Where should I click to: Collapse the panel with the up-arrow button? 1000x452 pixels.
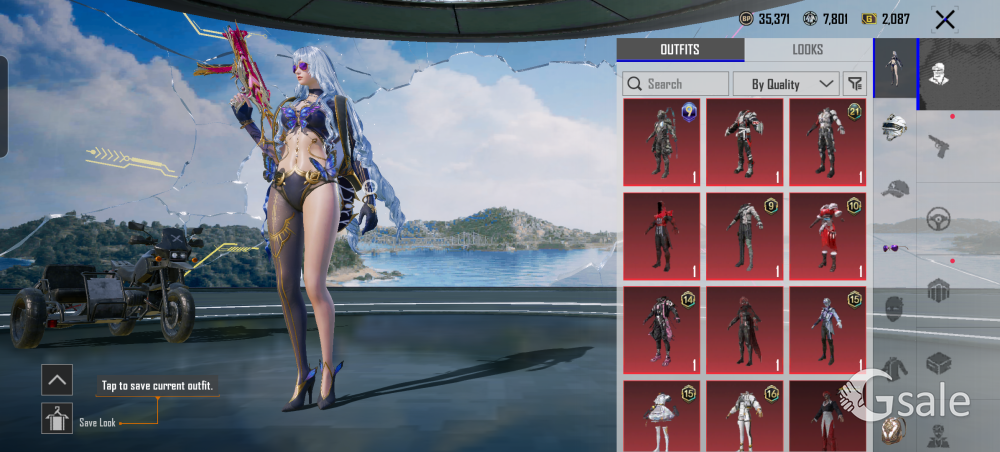tap(57, 379)
